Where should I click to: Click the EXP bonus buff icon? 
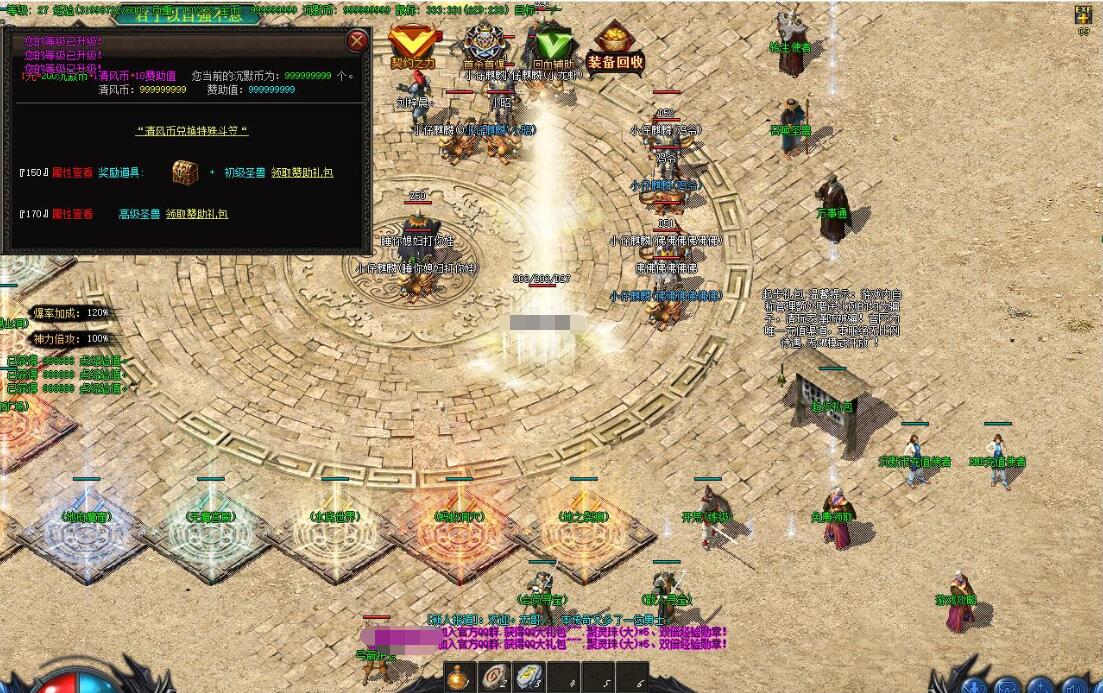click(x=1083, y=15)
